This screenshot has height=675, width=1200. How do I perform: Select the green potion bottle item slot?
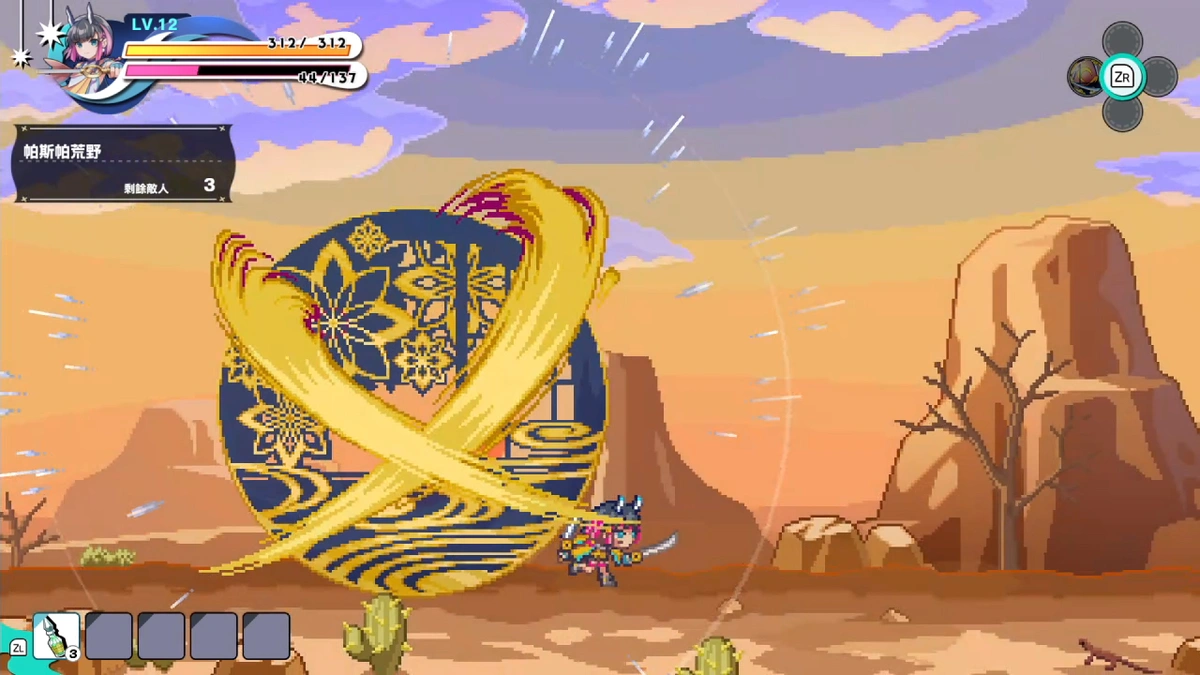pyautogui.click(x=56, y=636)
